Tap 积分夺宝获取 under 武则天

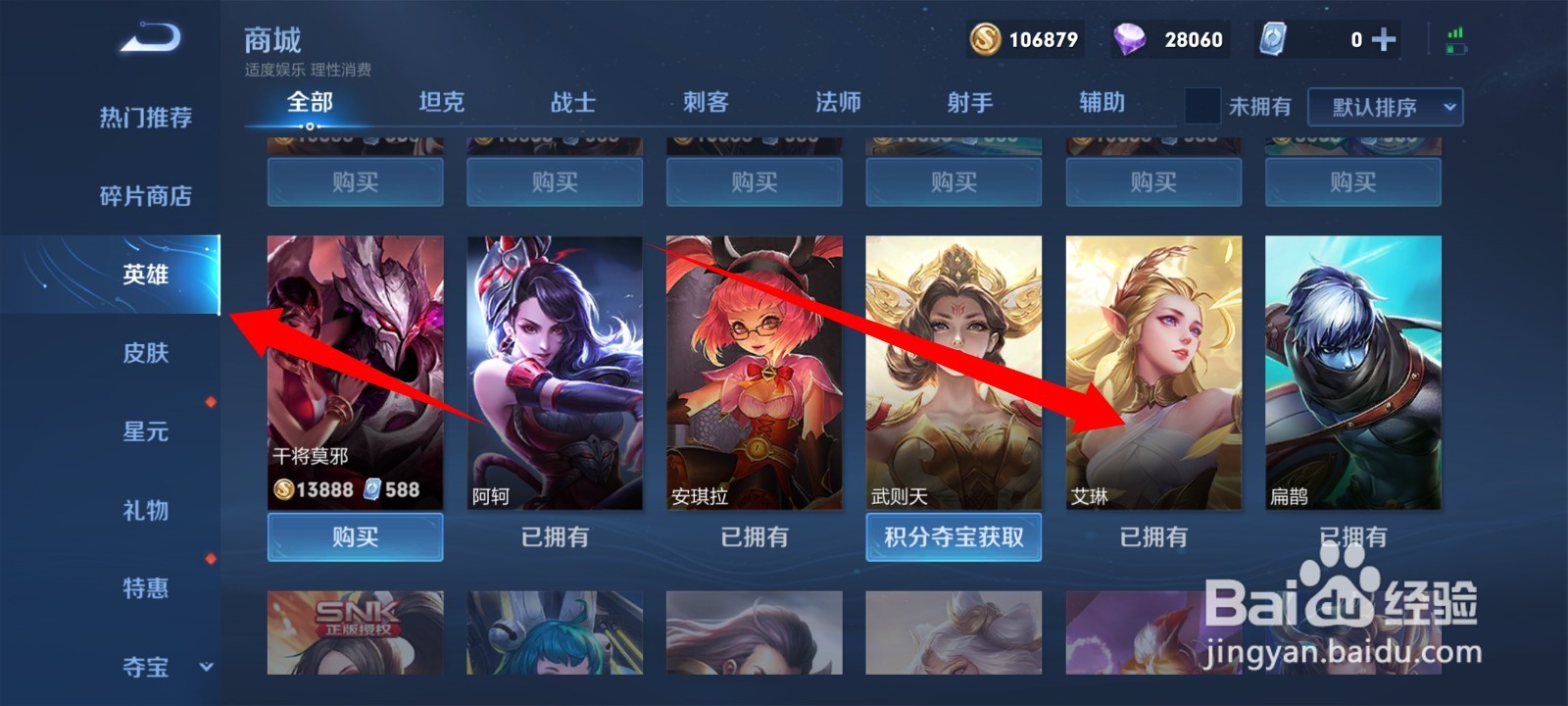point(954,537)
